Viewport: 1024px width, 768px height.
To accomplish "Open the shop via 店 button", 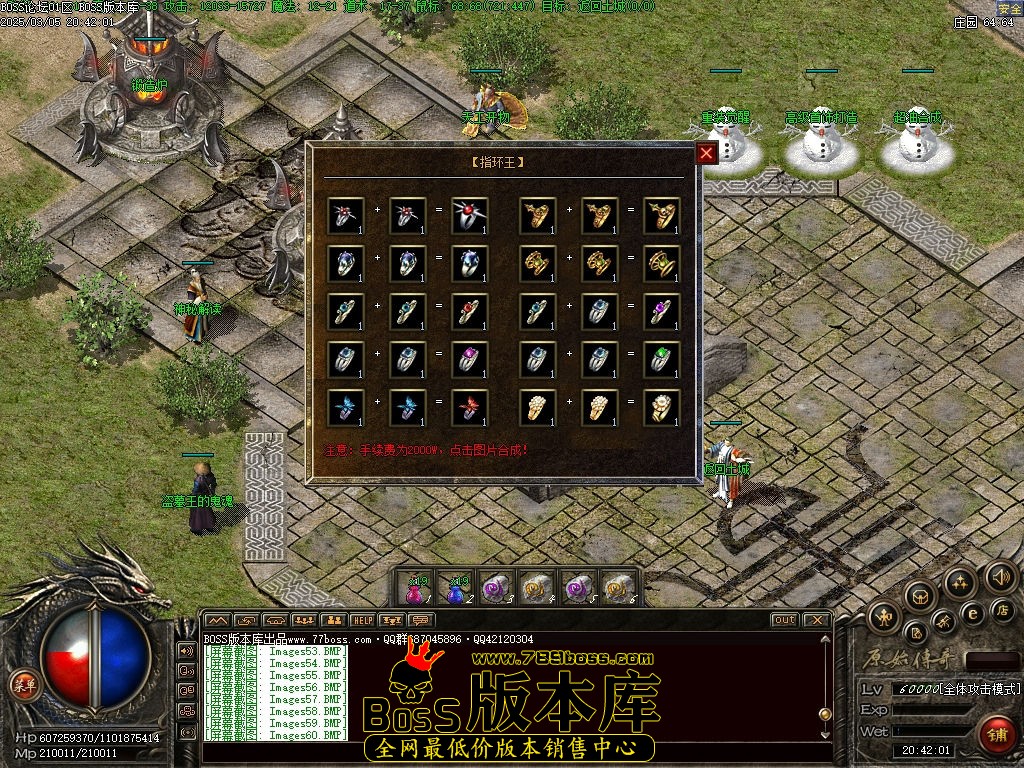I will (1002, 608).
